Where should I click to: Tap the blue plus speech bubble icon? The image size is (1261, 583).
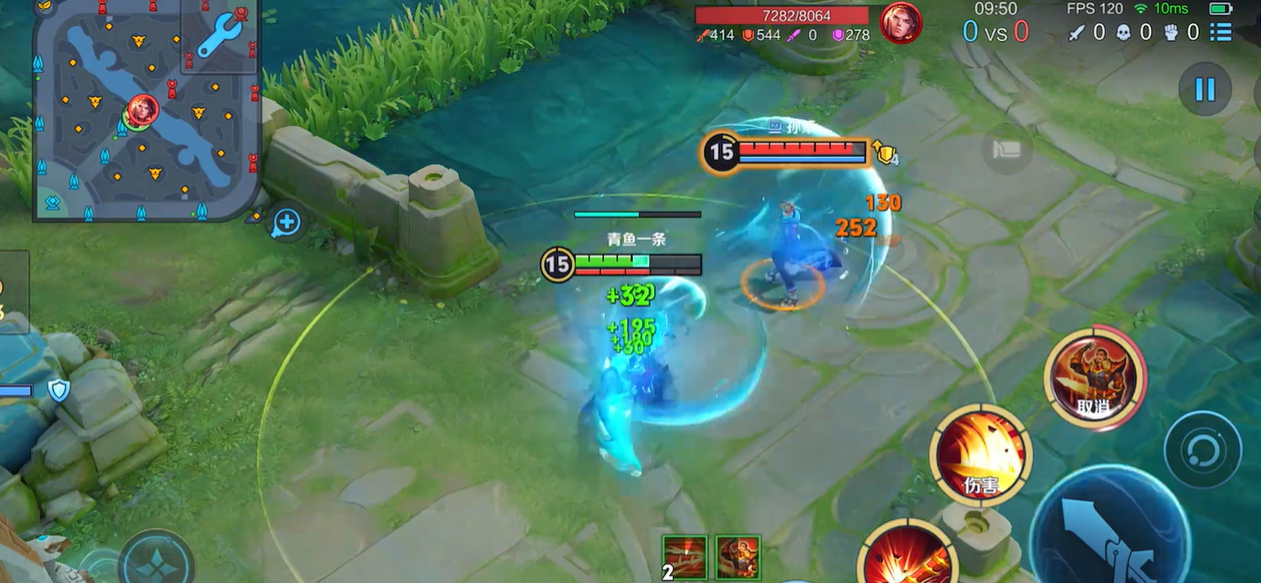tap(286, 223)
